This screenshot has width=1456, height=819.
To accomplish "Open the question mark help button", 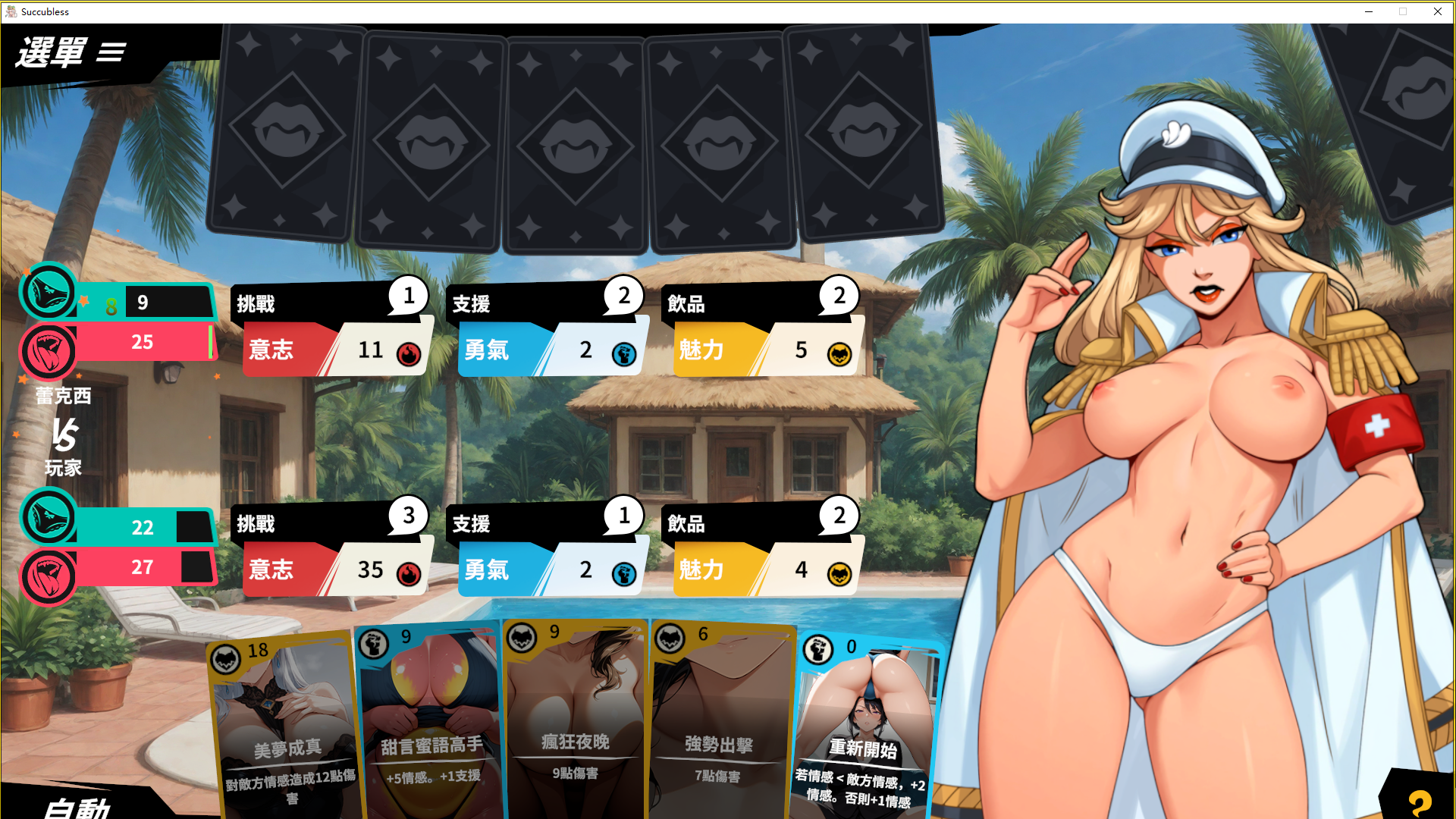I will [1420, 802].
